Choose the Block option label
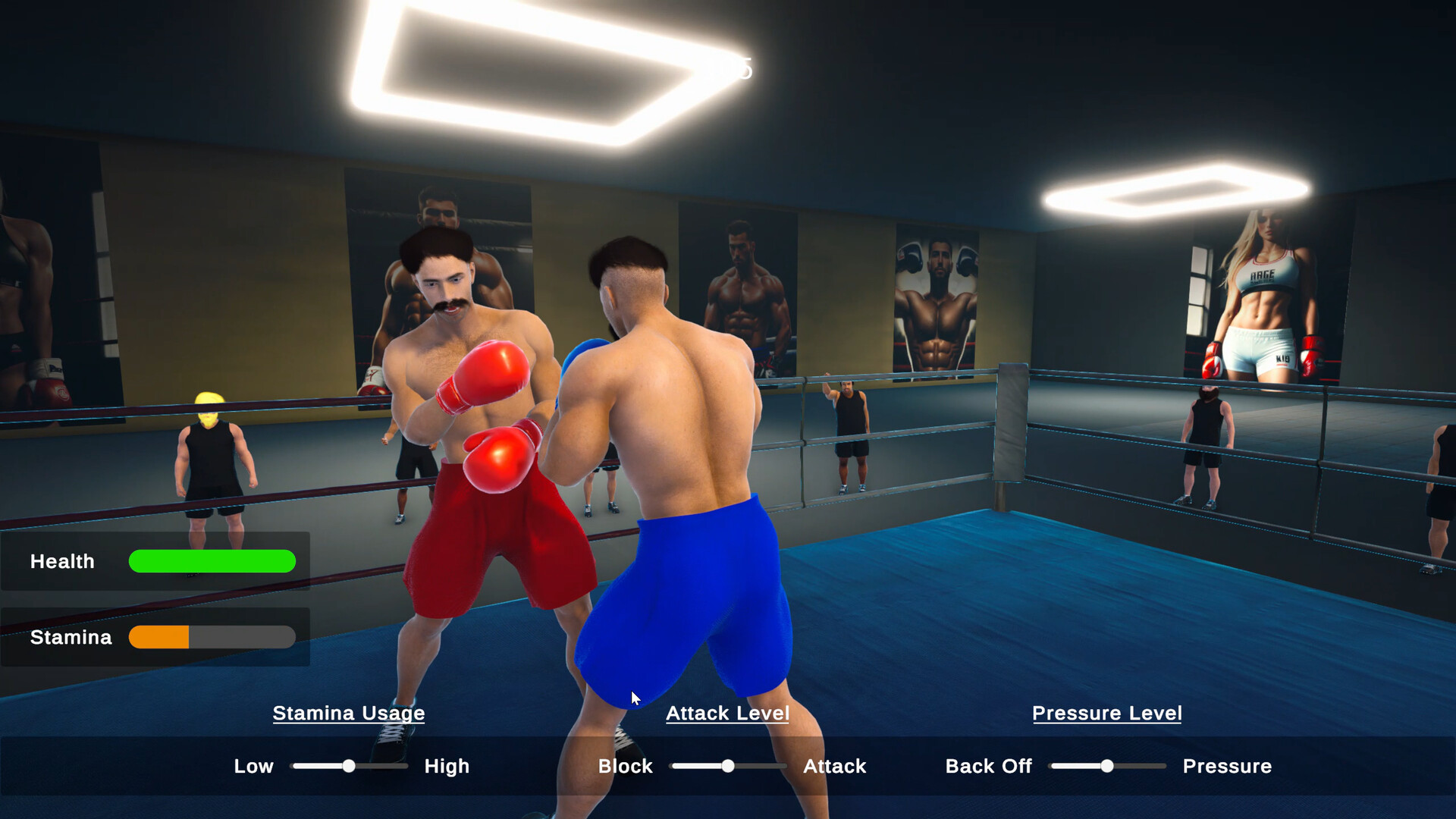 (x=625, y=766)
